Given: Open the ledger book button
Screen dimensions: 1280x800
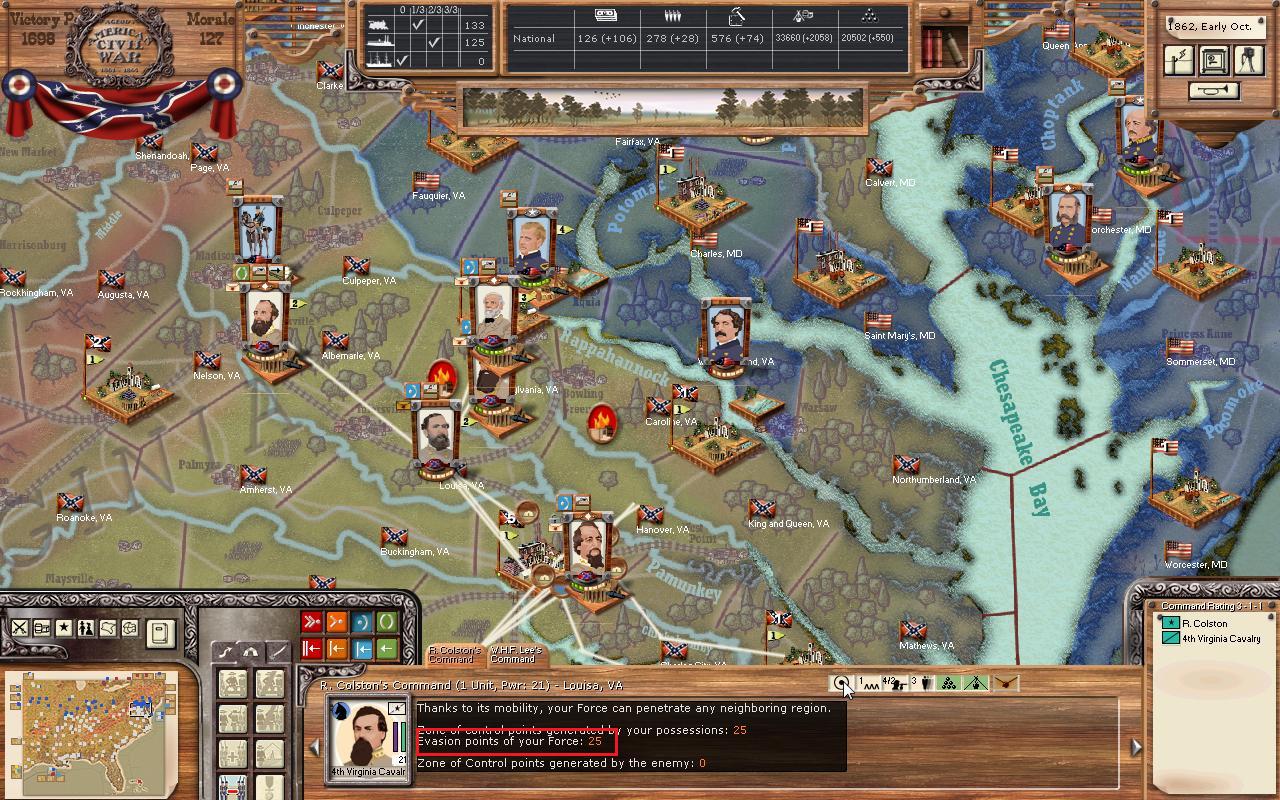Looking at the screenshot, I should (160, 632).
